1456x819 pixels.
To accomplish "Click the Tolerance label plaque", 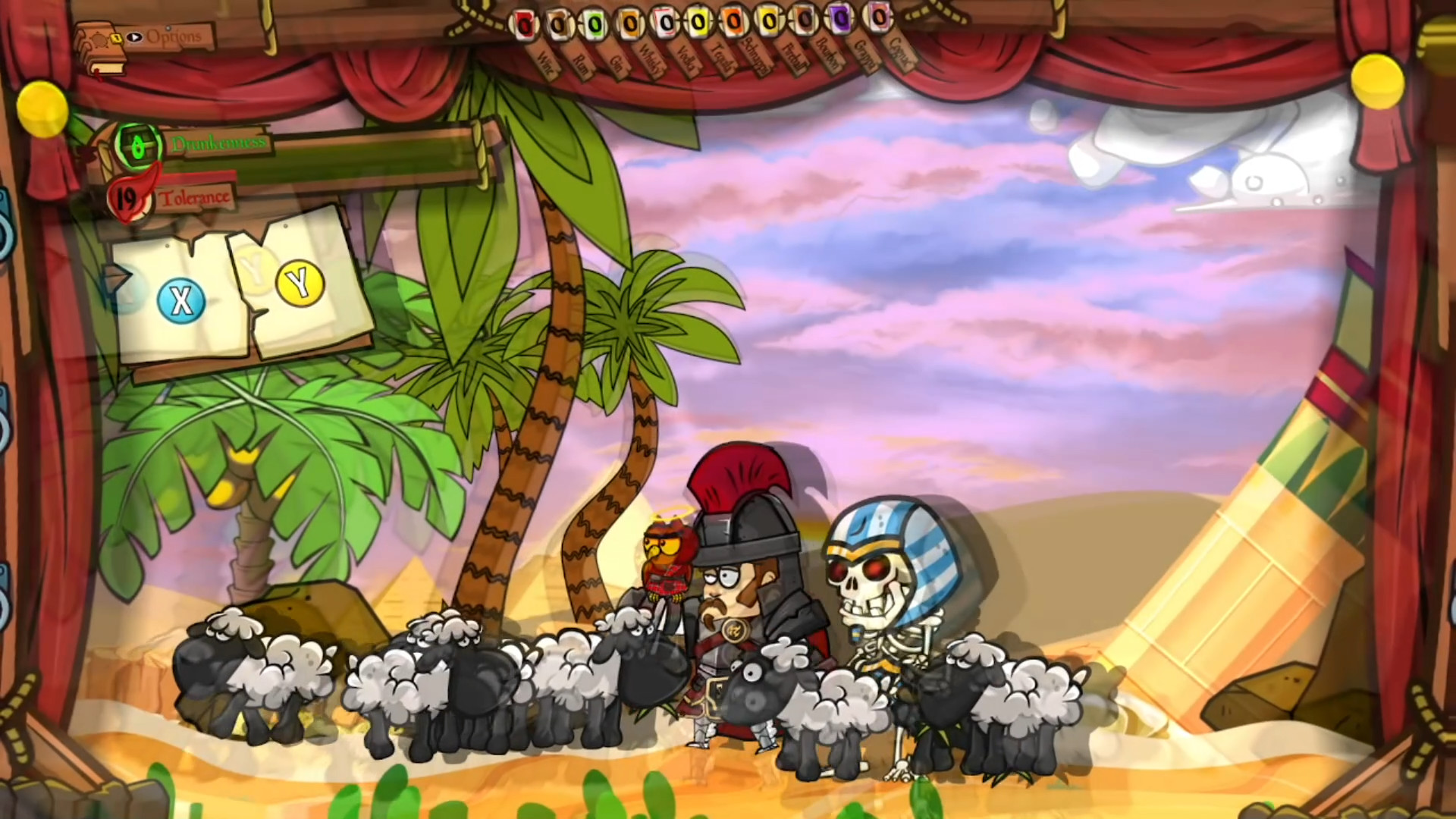I will [196, 199].
